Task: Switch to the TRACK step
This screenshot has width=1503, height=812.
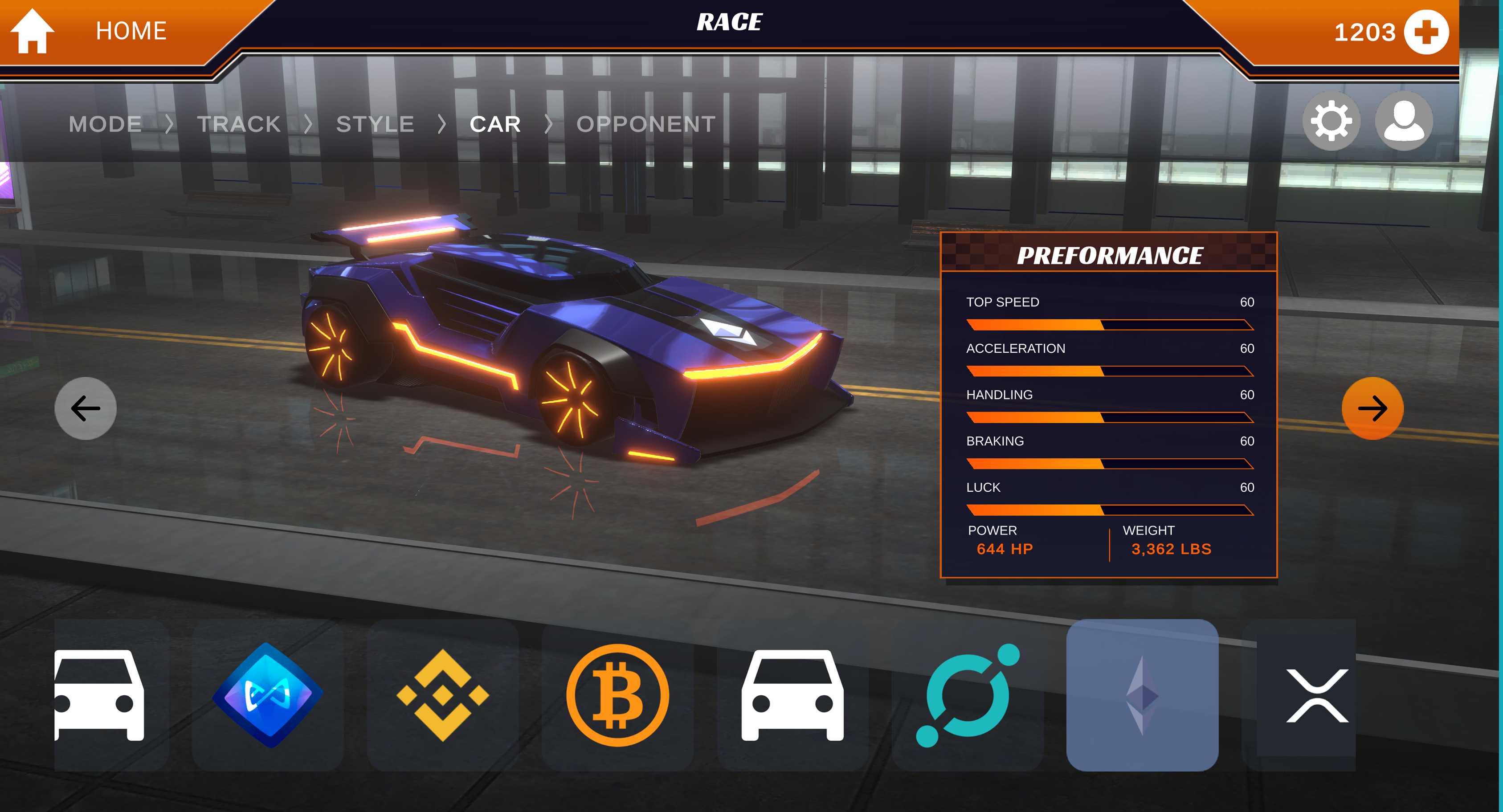Action: click(x=239, y=124)
